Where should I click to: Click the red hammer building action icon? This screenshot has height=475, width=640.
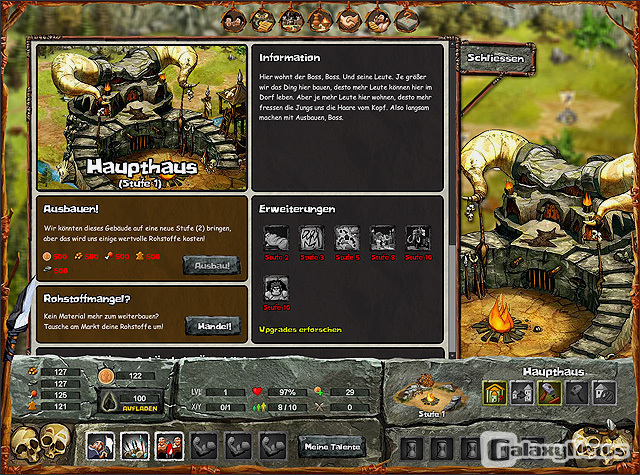coord(549,393)
